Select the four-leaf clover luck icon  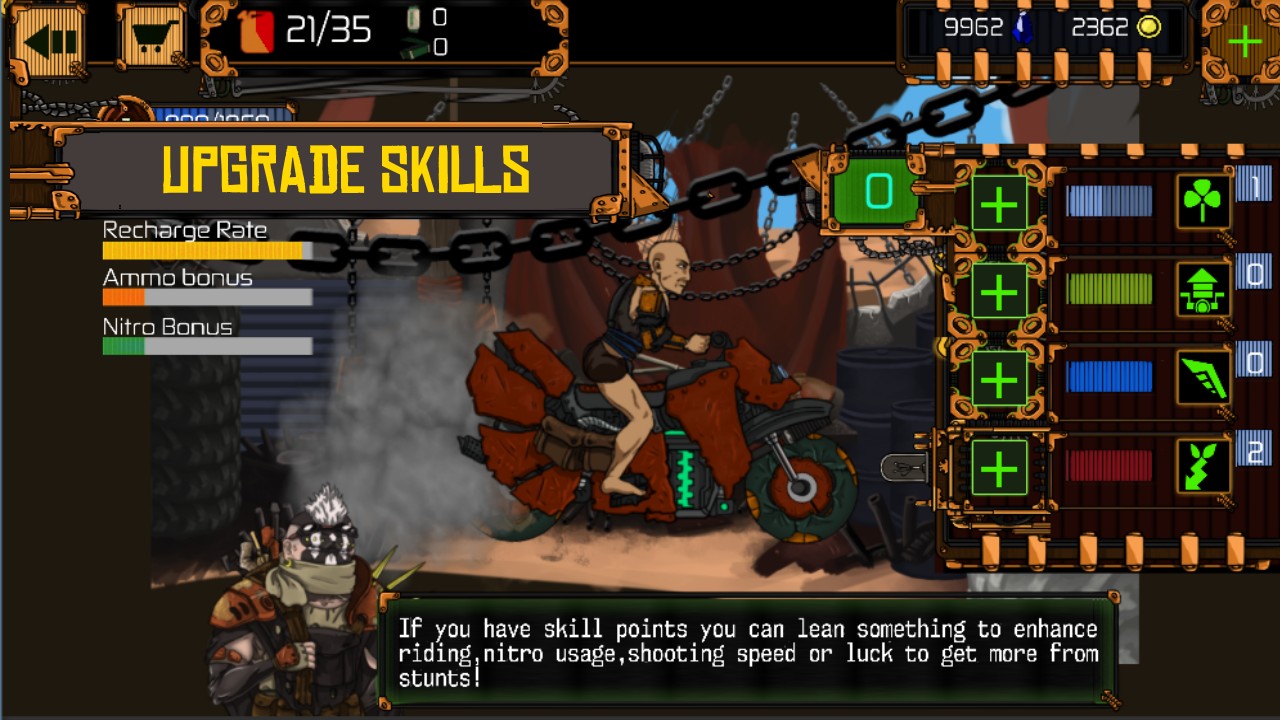coord(1203,203)
